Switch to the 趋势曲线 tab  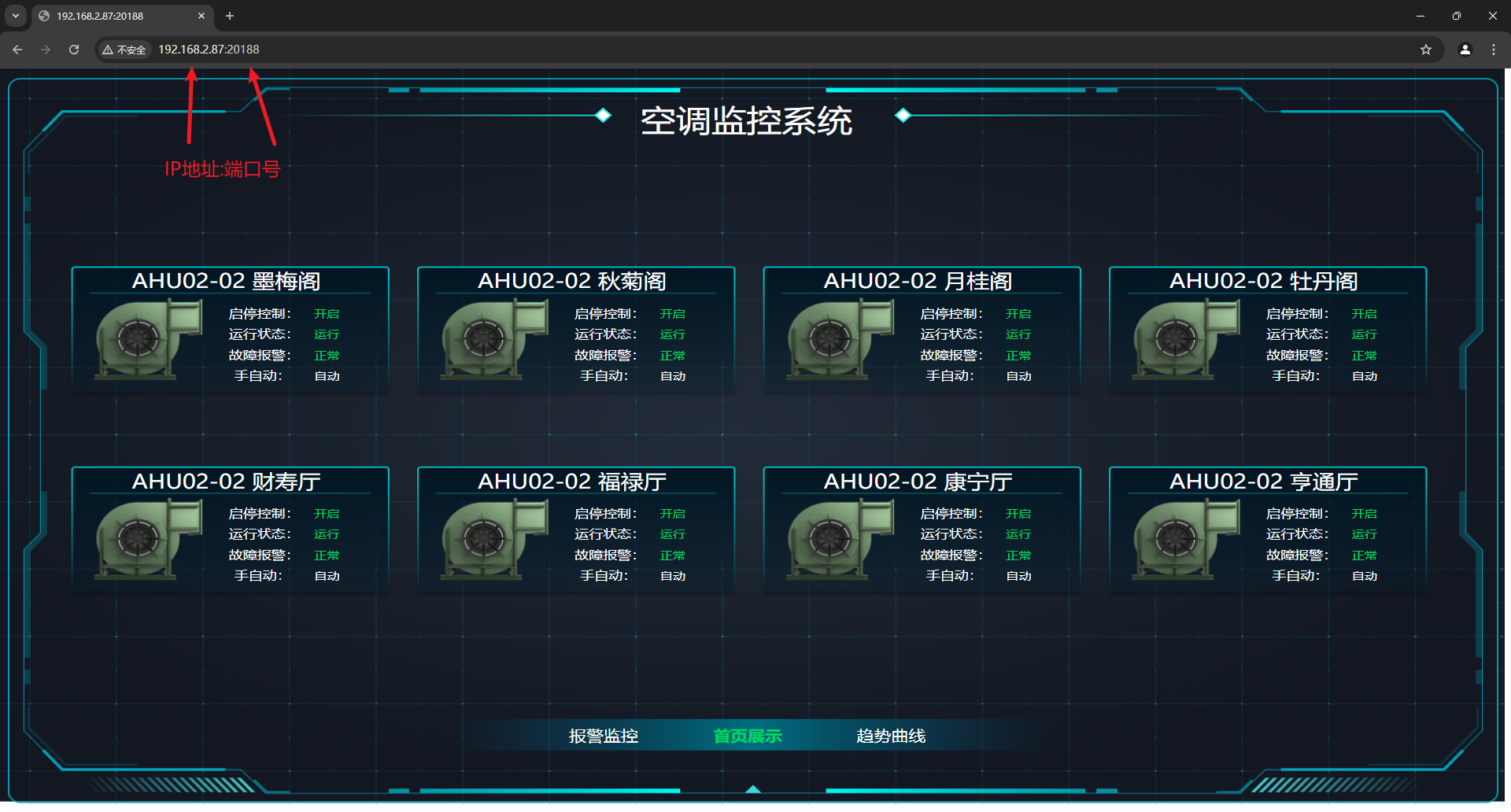click(x=889, y=736)
